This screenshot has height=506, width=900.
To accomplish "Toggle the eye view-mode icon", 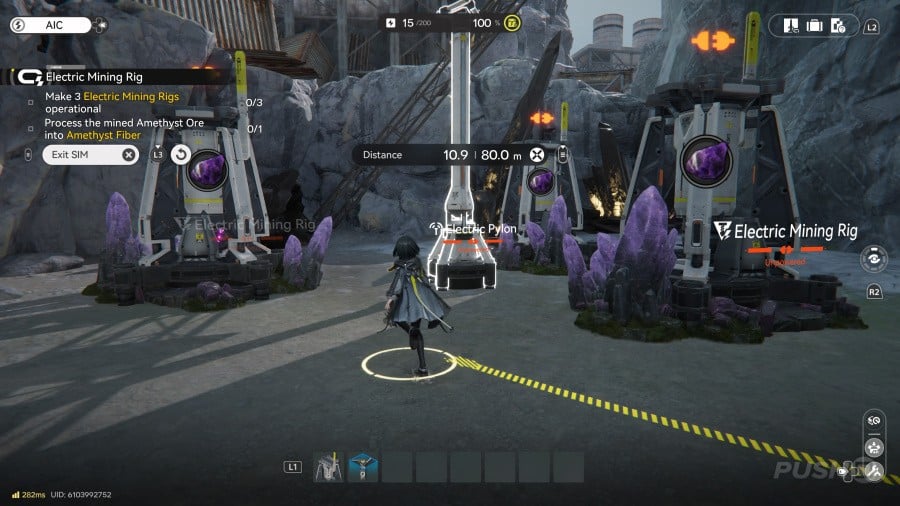I will click(x=873, y=257).
